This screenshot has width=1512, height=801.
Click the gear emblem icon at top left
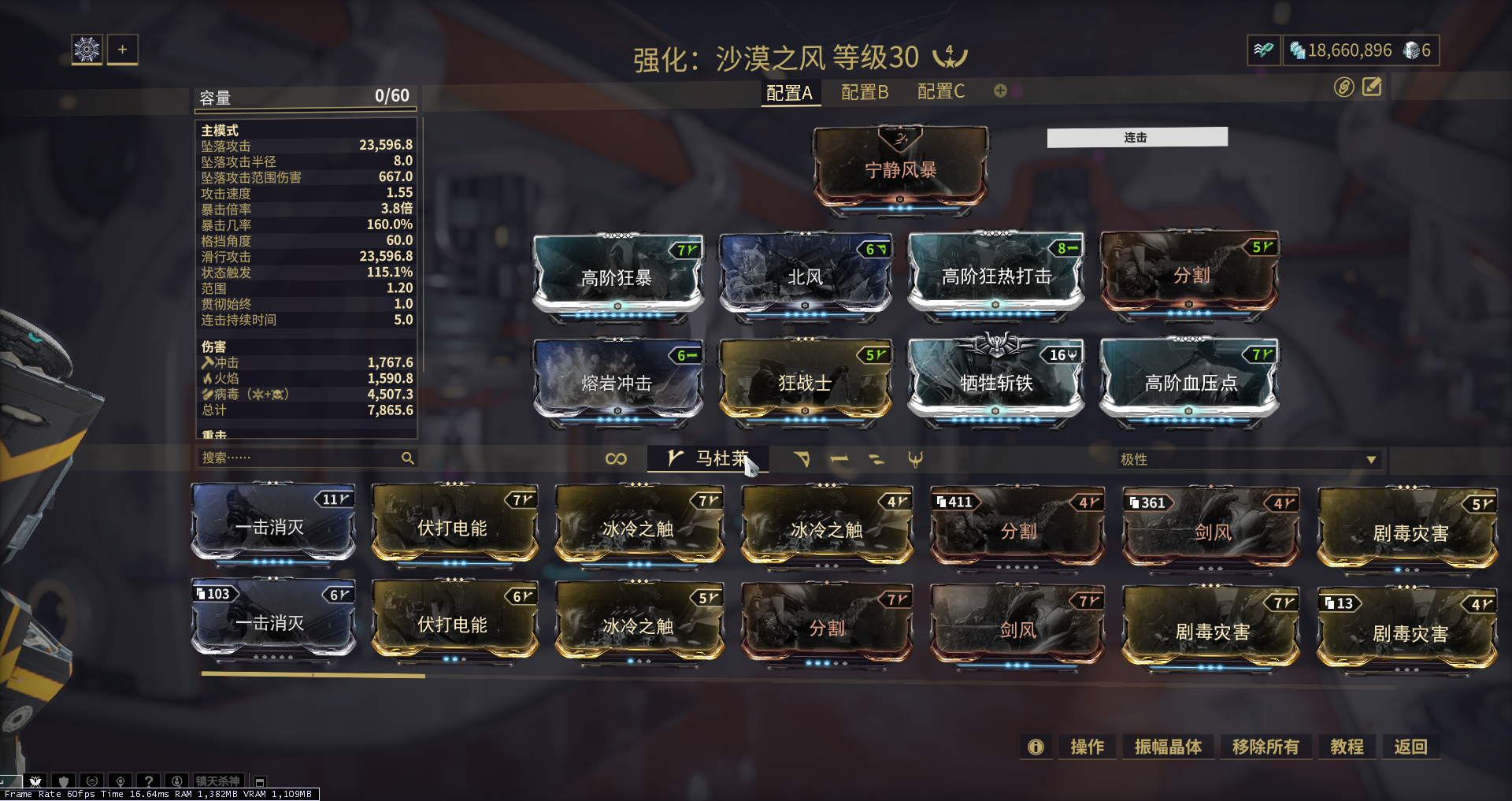tap(87, 49)
